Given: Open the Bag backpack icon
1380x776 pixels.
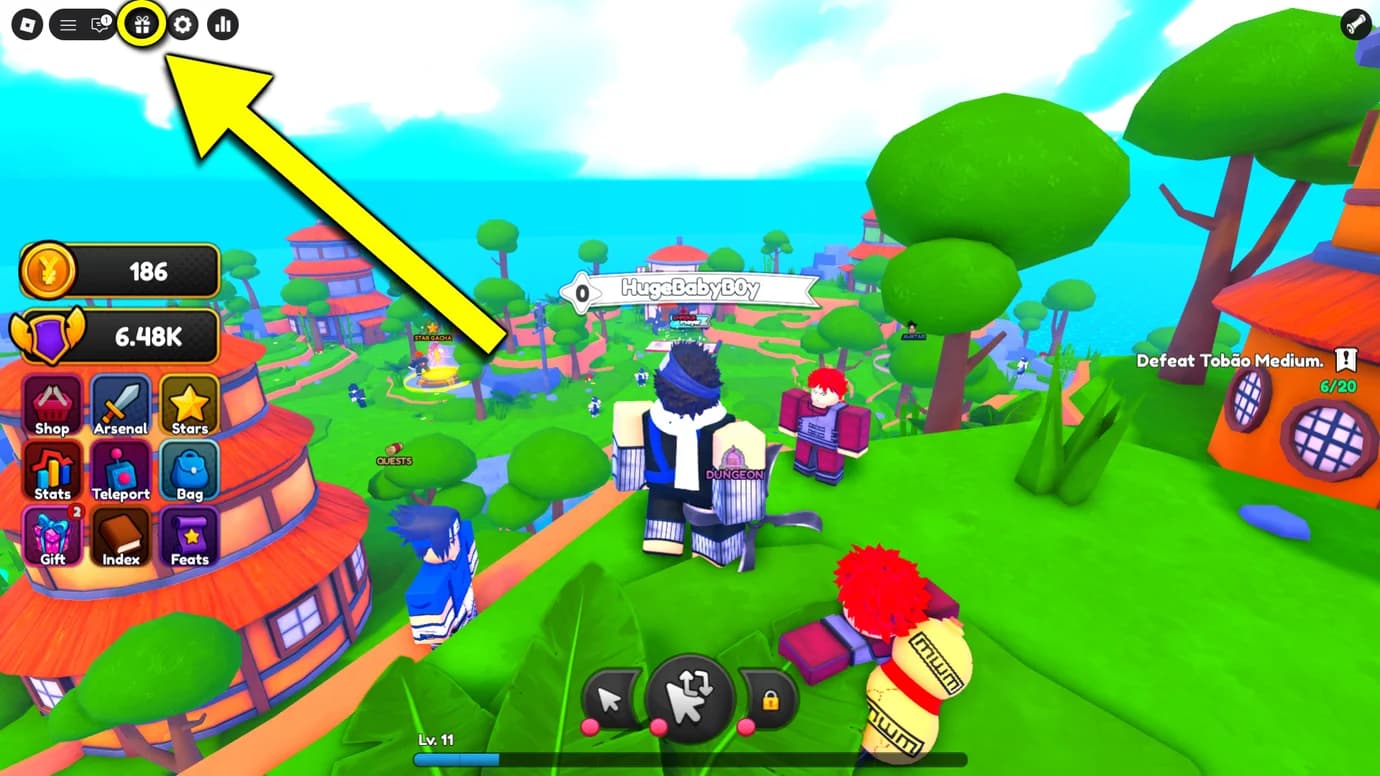Looking at the screenshot, I should click(188, 470).
